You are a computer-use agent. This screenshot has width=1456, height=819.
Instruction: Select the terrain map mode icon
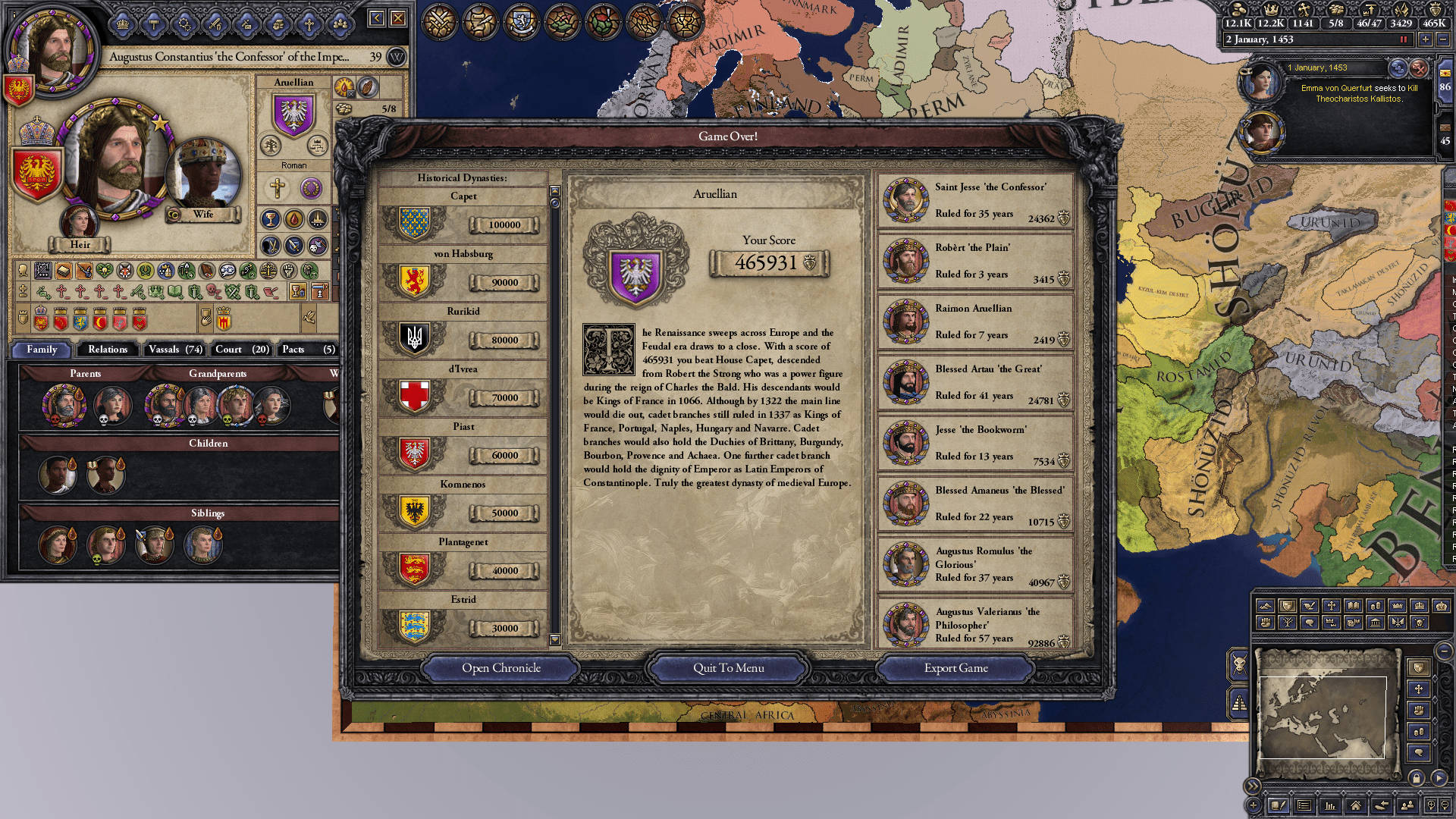(x=1266, y=605)
